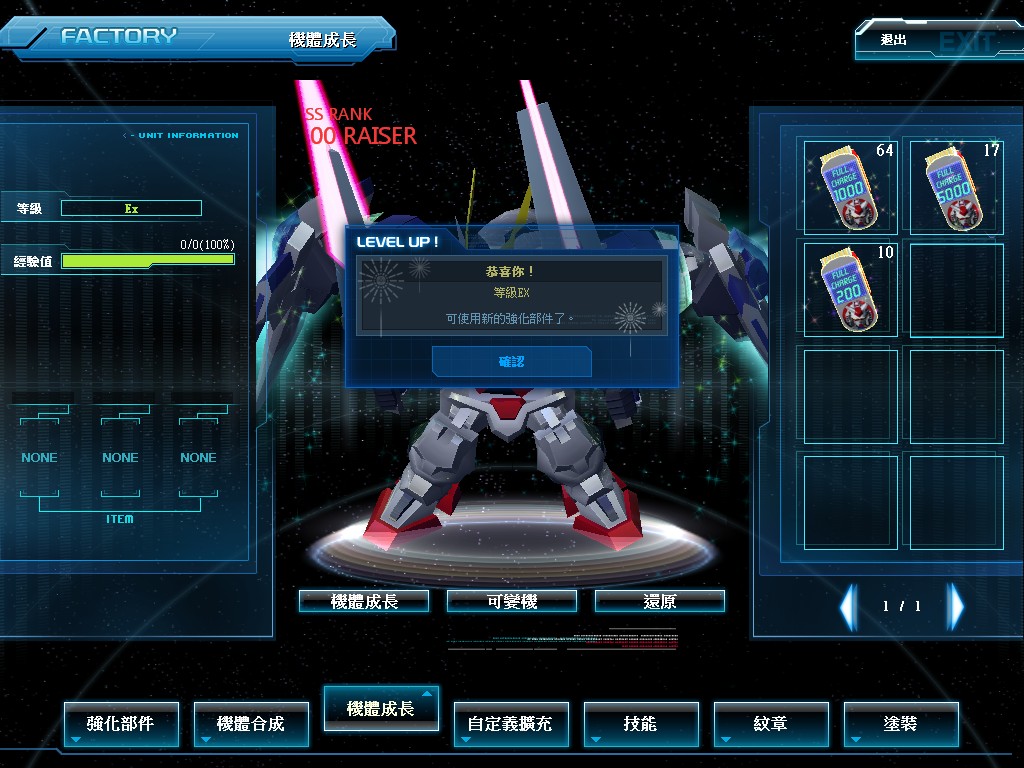Go to the previous inventory page

848,606
